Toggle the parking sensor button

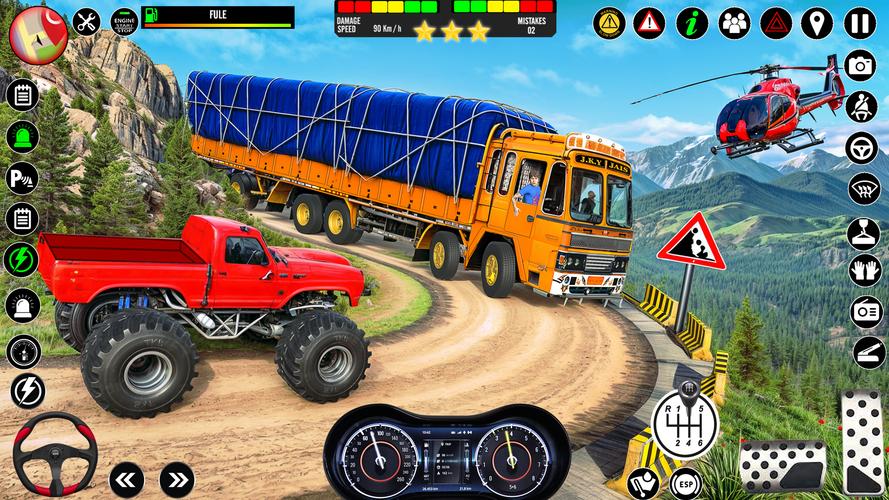click(x=22, y=178)
